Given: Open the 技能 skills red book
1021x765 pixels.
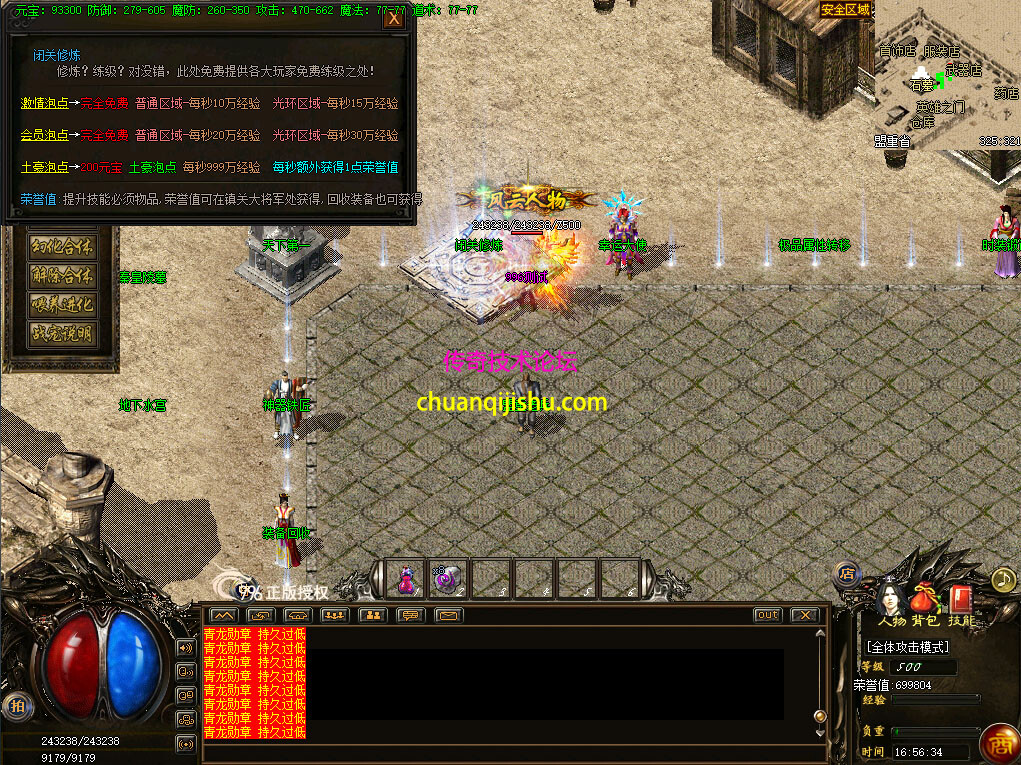Looking at the screenshot, I should tap(960, 602).
